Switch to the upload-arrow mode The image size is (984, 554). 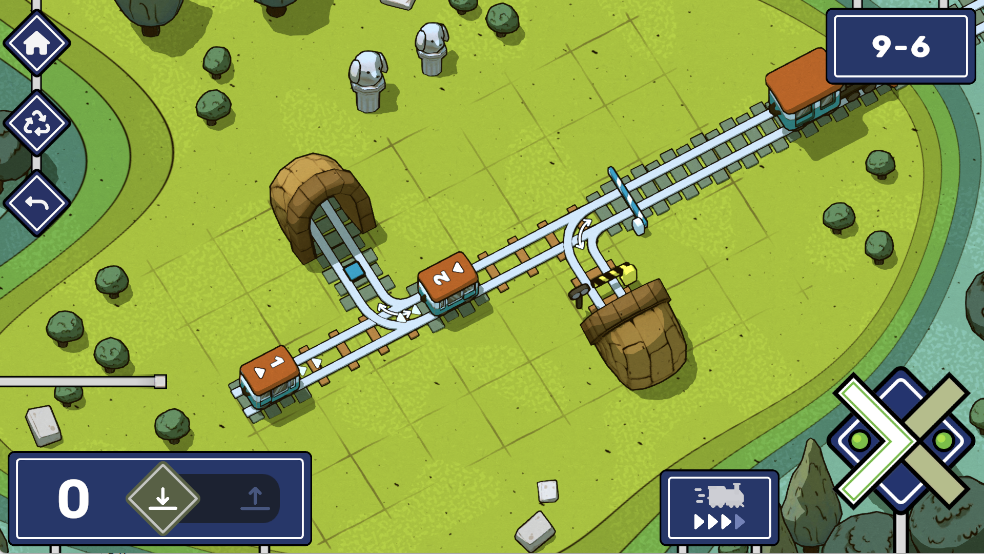[x=252, y=498]
